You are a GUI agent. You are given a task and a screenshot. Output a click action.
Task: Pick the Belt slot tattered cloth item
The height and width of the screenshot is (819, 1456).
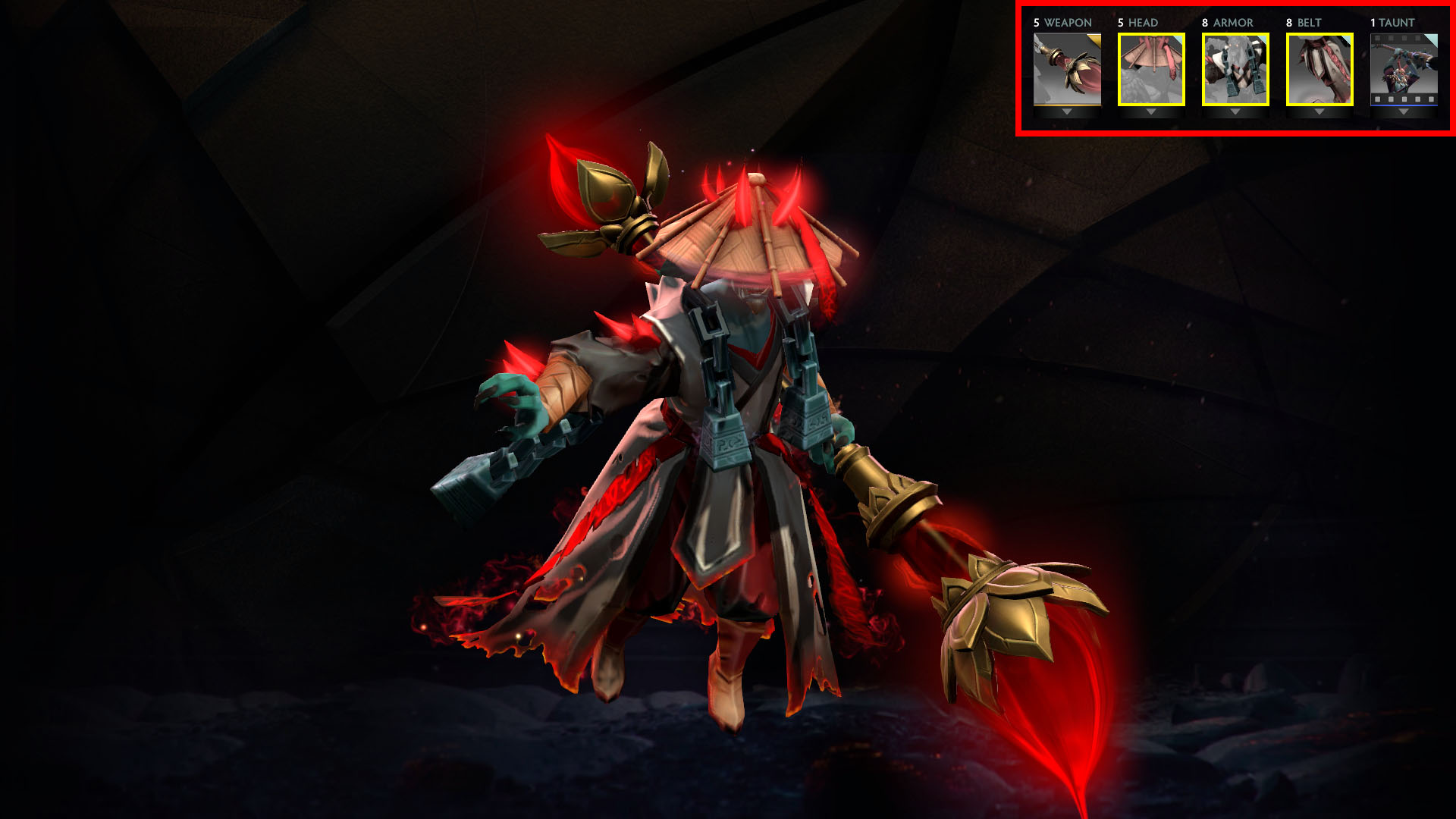[1319, 69]
